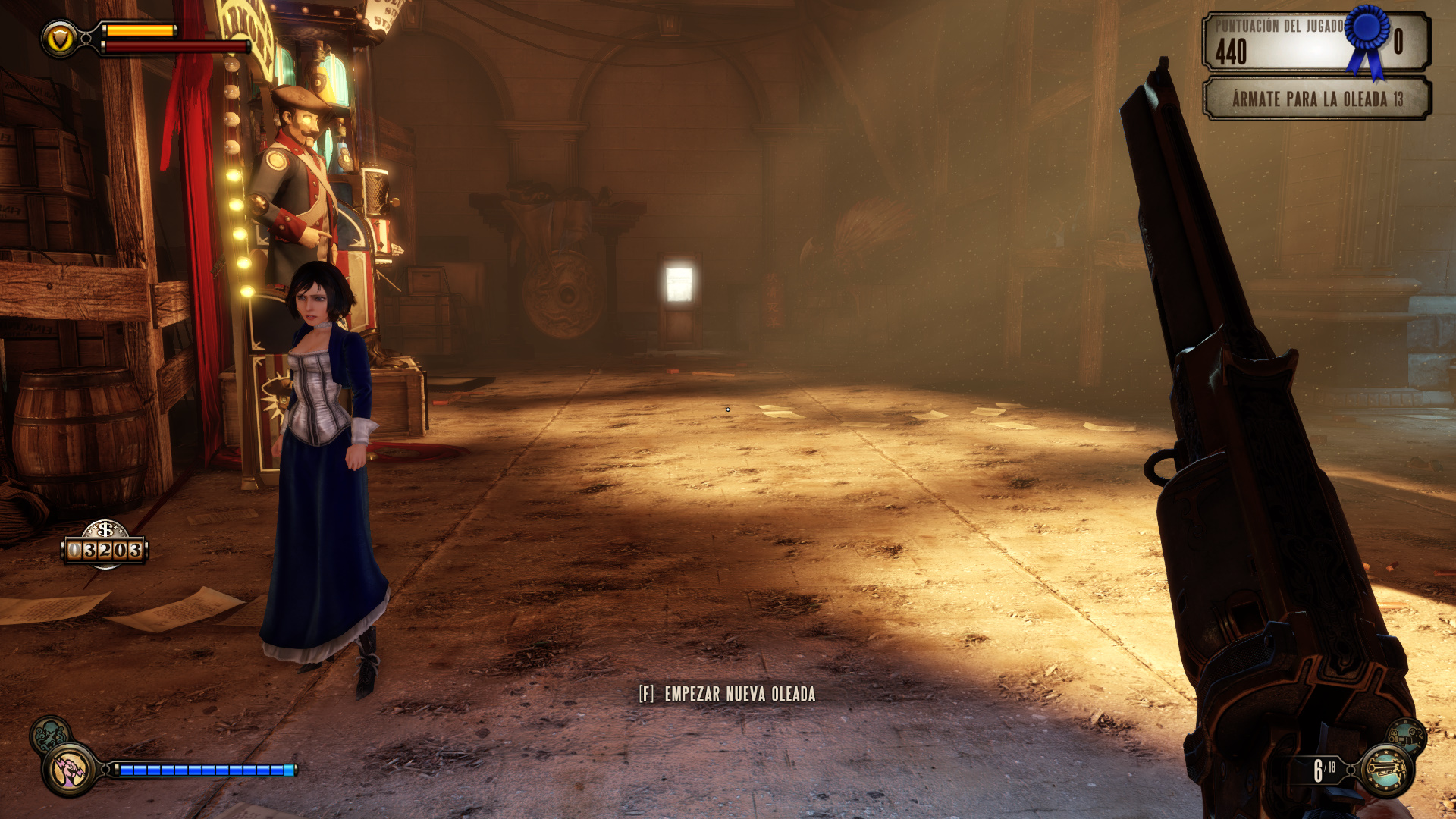Switch to the secondary weapon icon

pyautogui.click(x=1407, y=735)
